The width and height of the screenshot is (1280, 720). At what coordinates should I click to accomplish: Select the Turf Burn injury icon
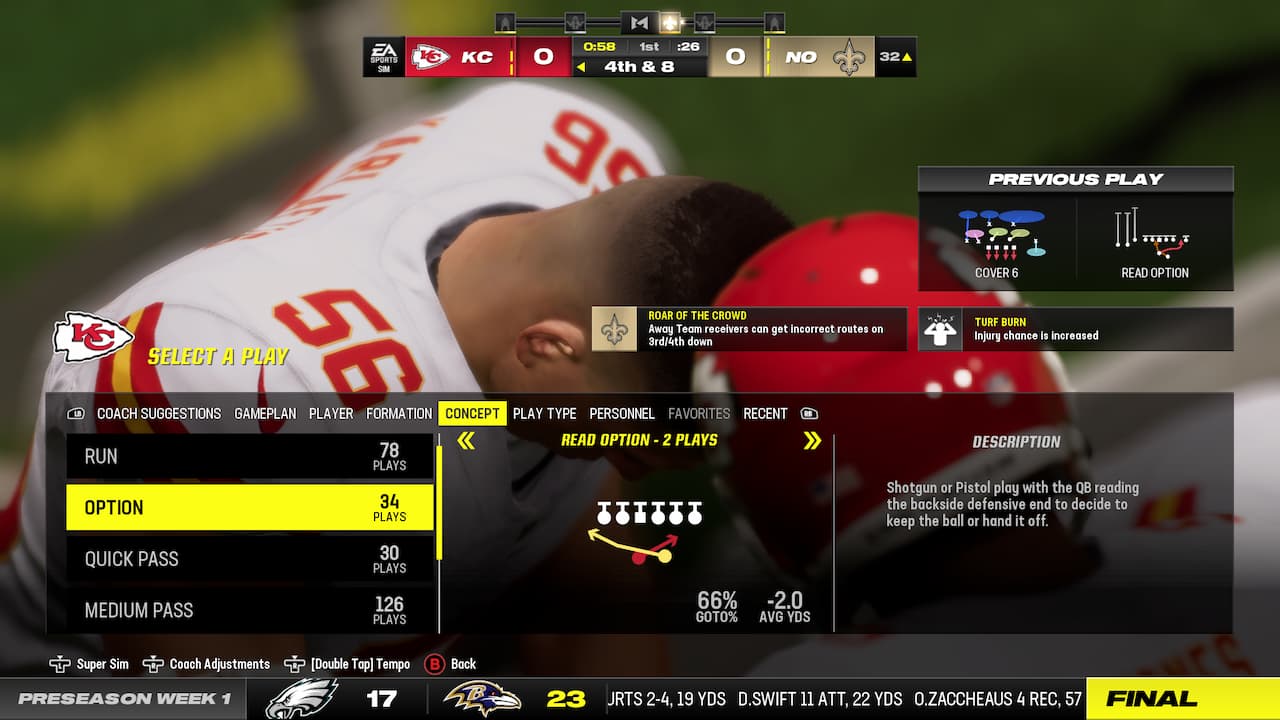pos(938,328)
